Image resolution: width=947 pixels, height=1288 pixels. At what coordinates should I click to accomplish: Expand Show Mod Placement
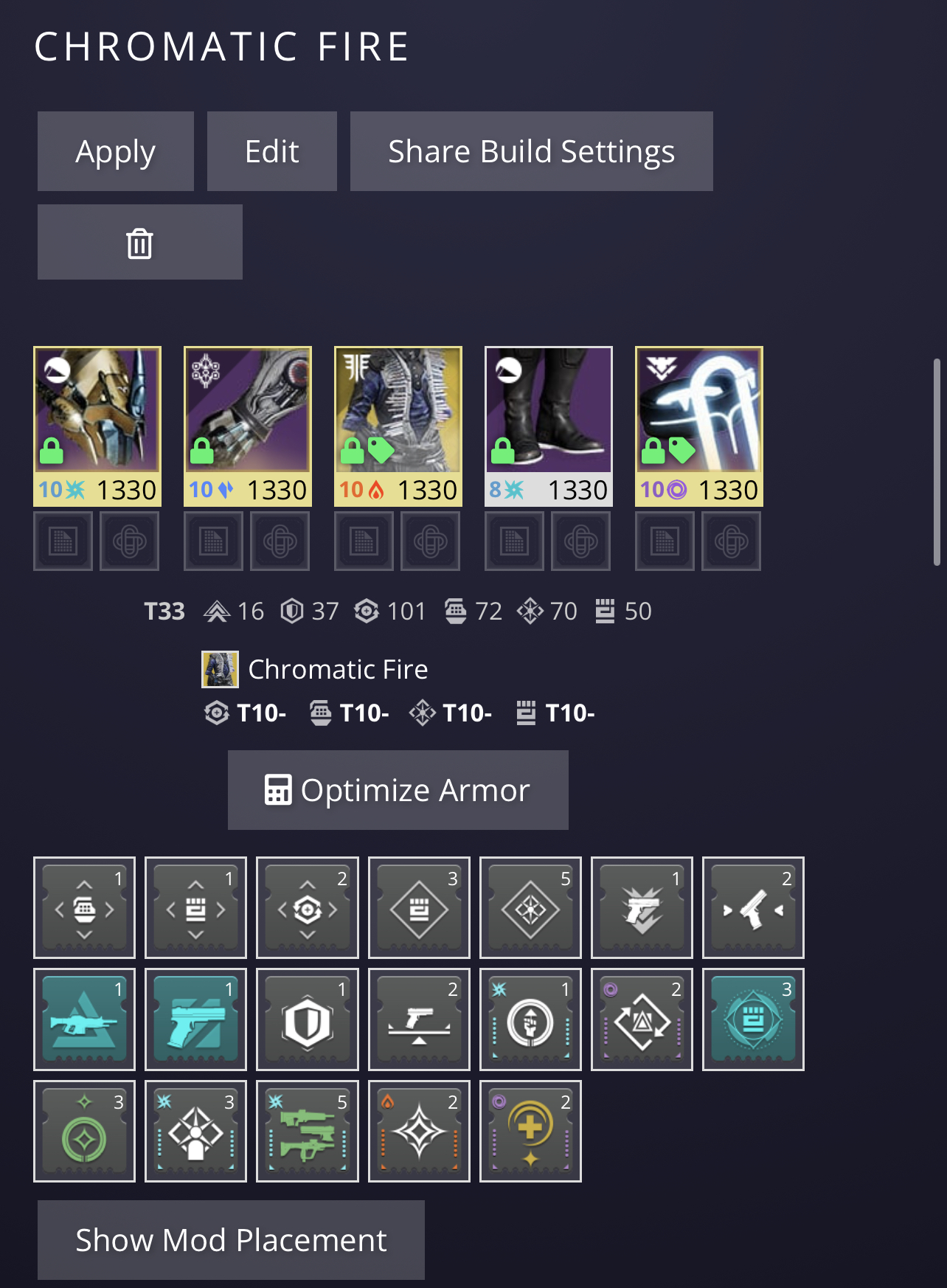click(x=231, y=1239)
